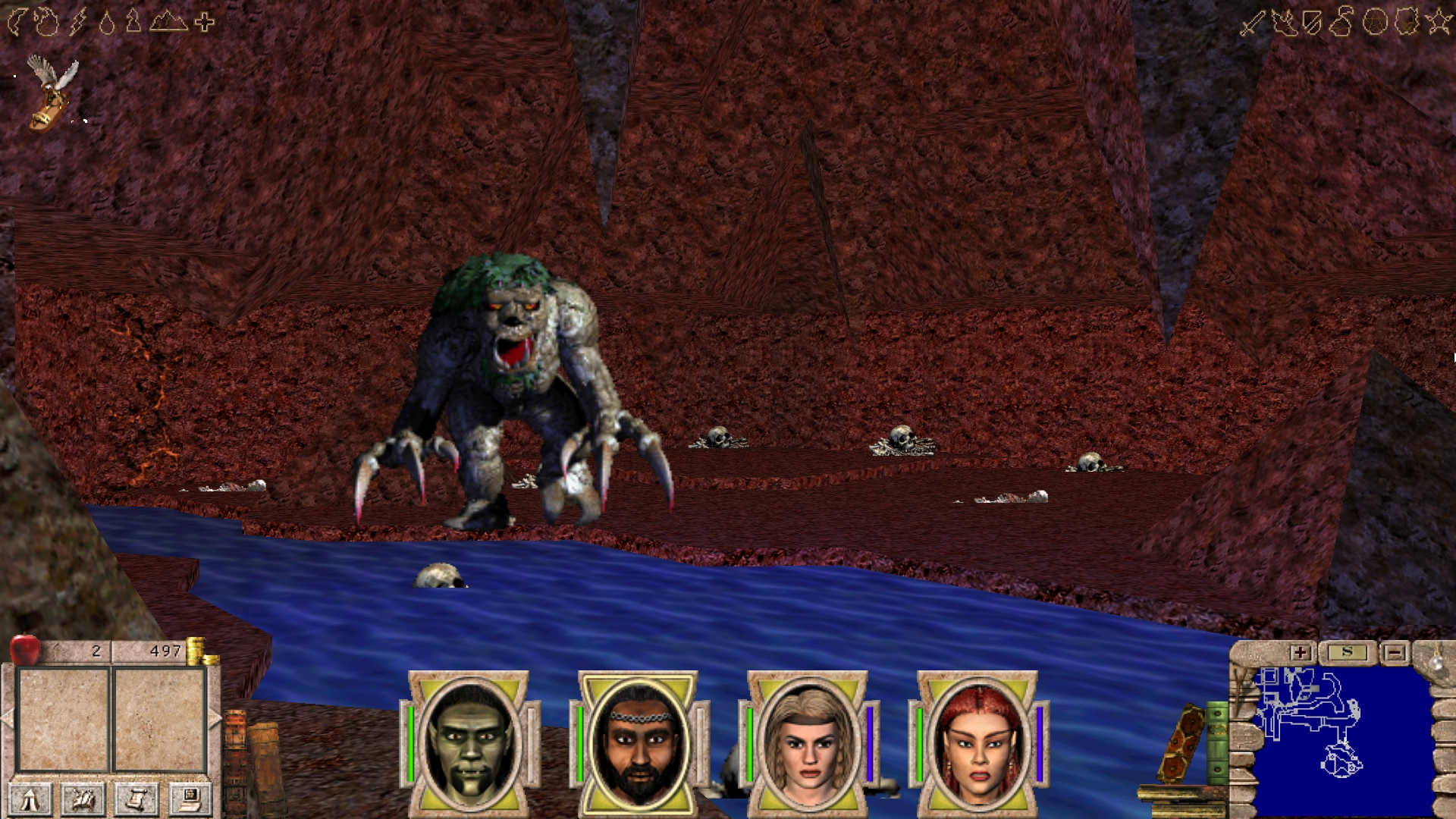Click the left arrow beside hireling panel
1456x819 pixels.
pos(8,718)
